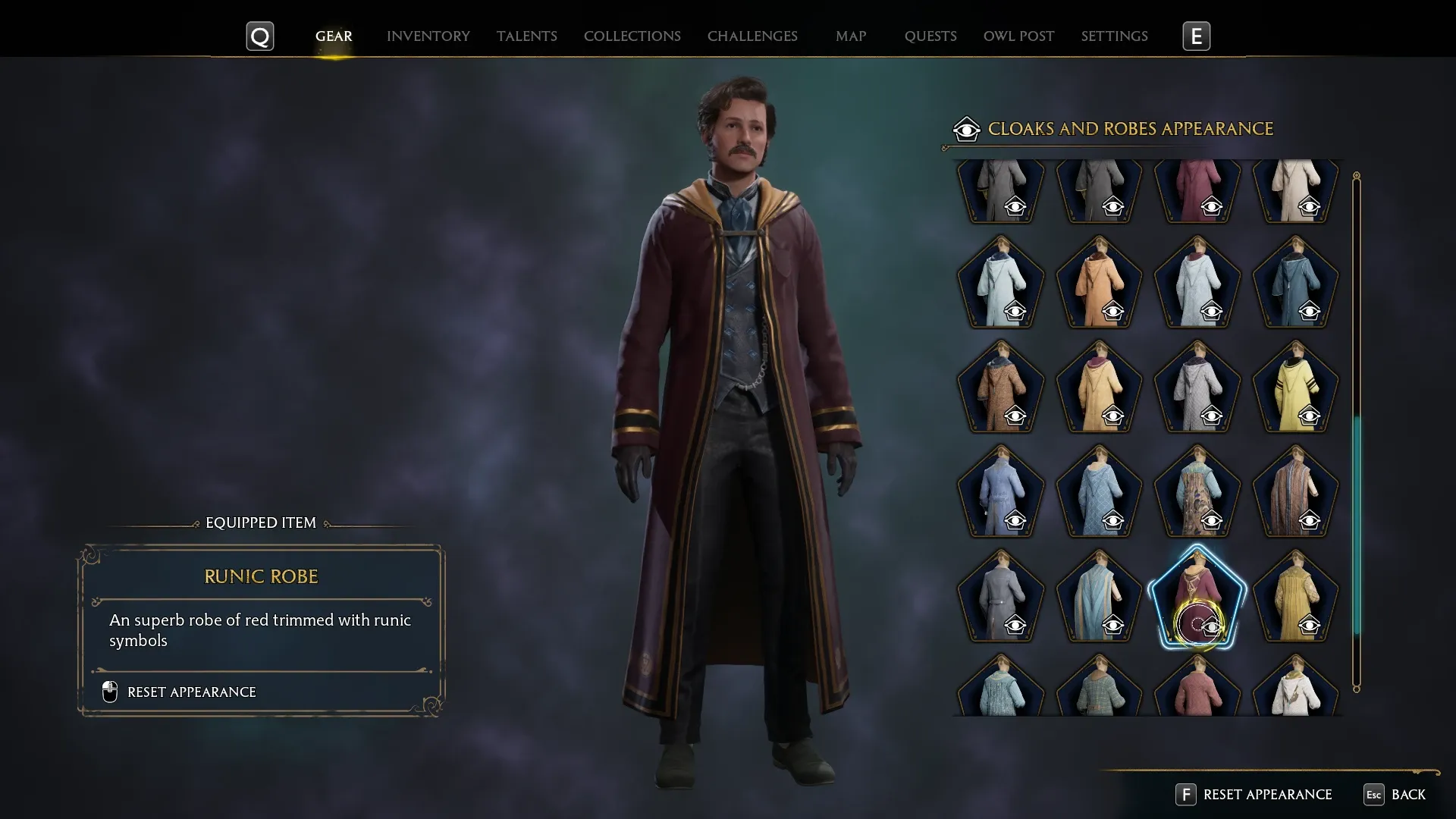1456x819 pixels.
Task: Pick the brown striped shawl cloak
Action: tap(1295, 491)
